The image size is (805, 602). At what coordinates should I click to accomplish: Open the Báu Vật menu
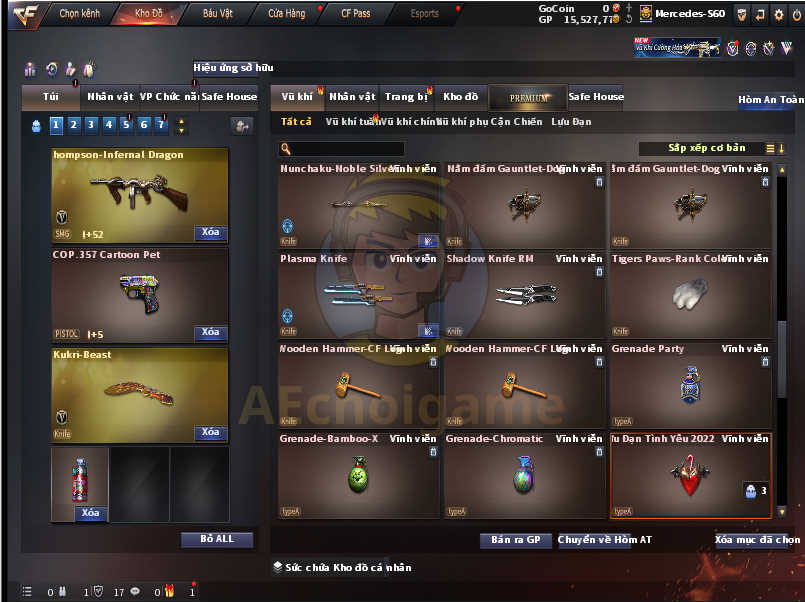218,14
